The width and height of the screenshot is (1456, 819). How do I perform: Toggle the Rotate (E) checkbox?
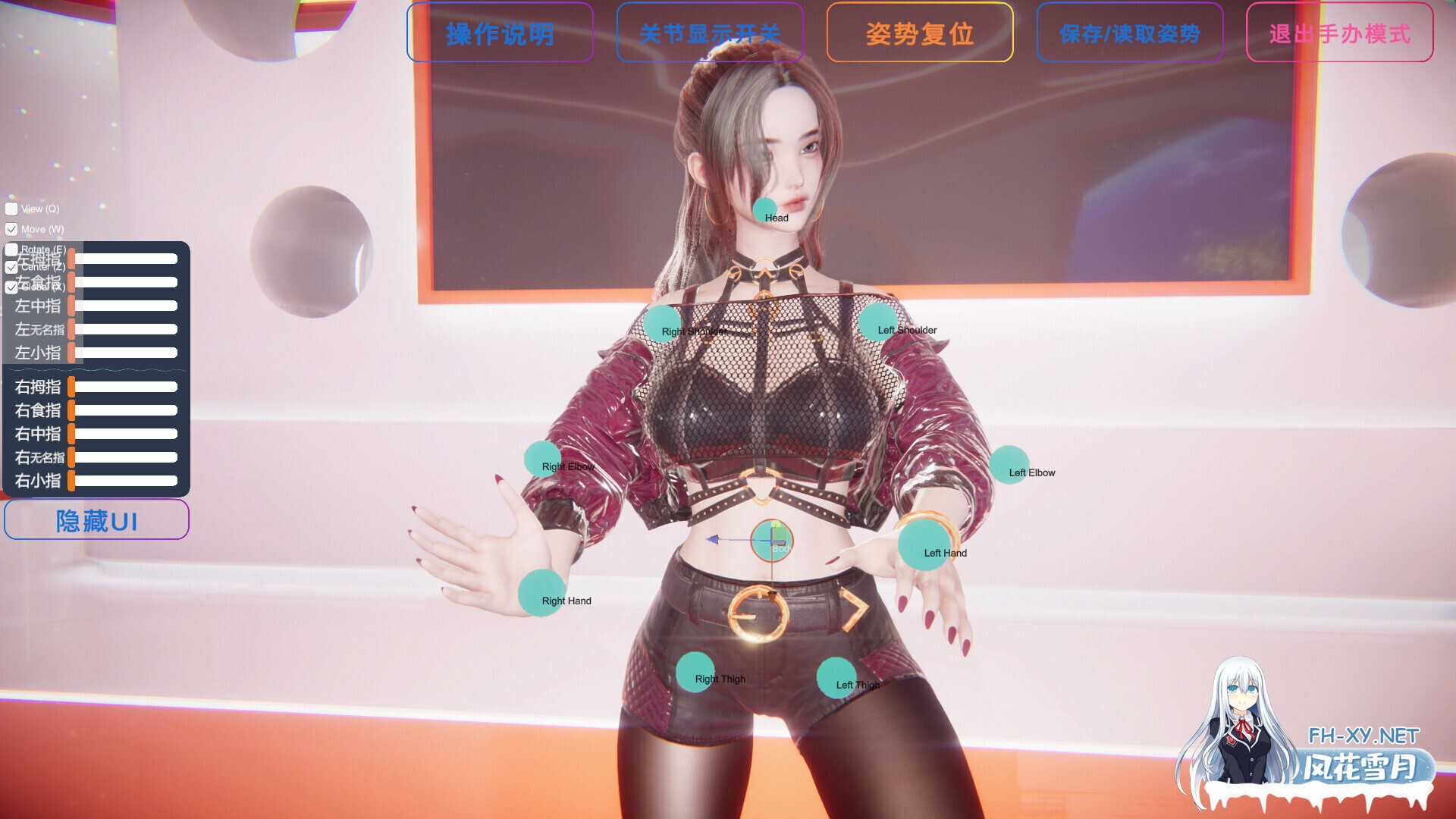pyautogui.click(x=11, y=249)
